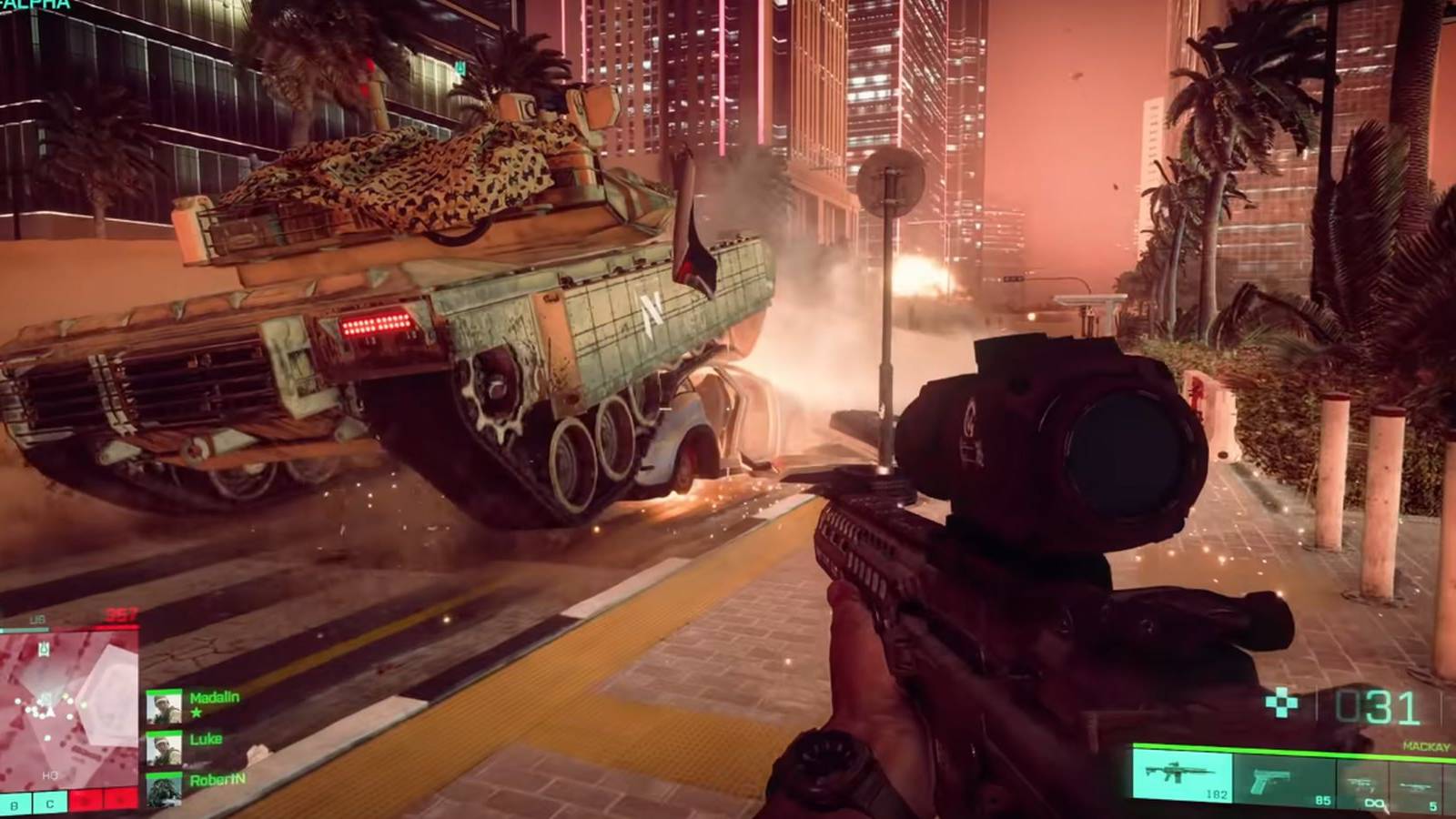Select the assault rifle in the weapon bar
The width and height of the screenshot is (1456, 819).
pos(1183,775)
